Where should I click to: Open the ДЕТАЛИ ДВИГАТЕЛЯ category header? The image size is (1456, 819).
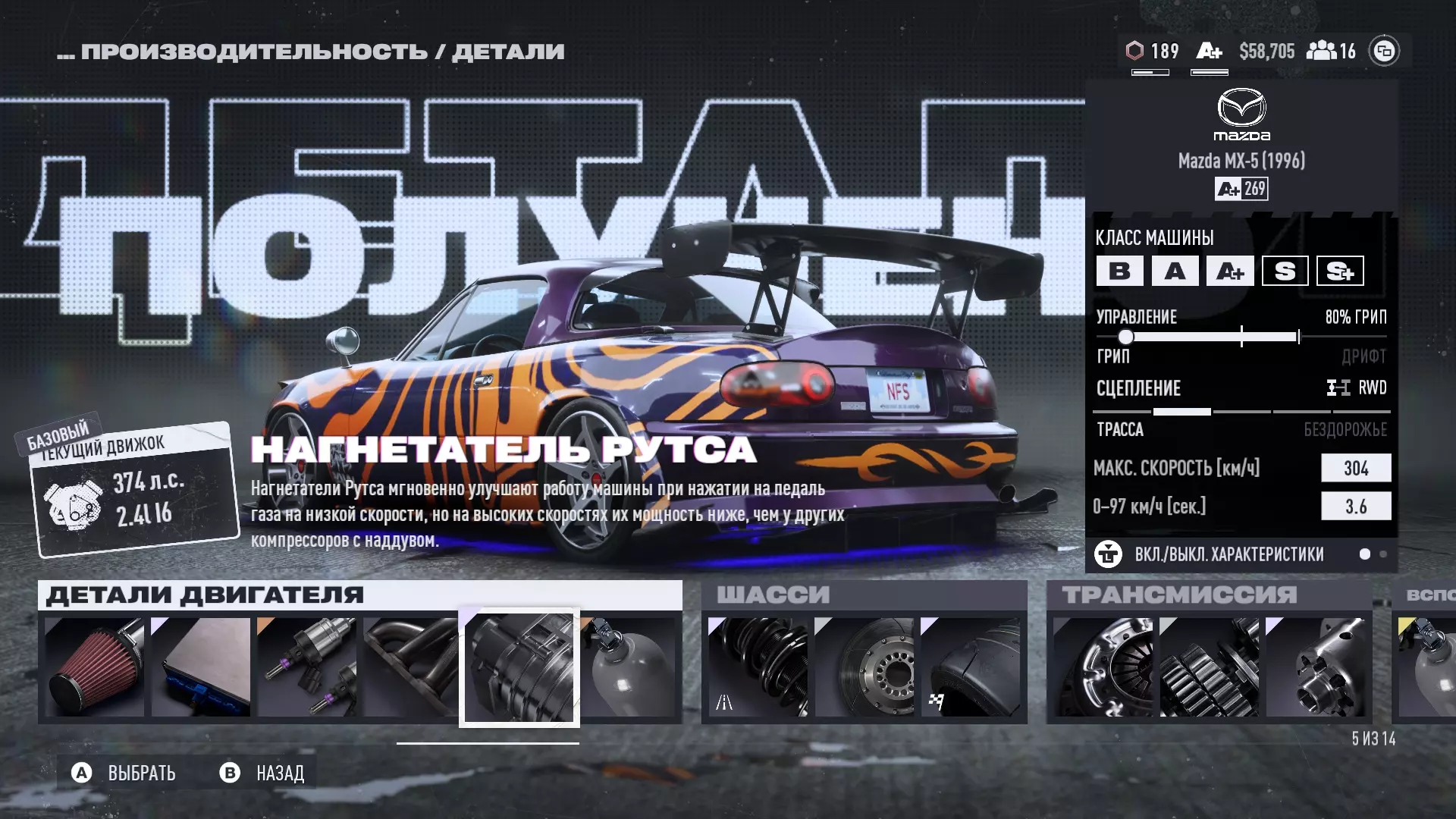[x=360, y=595]
